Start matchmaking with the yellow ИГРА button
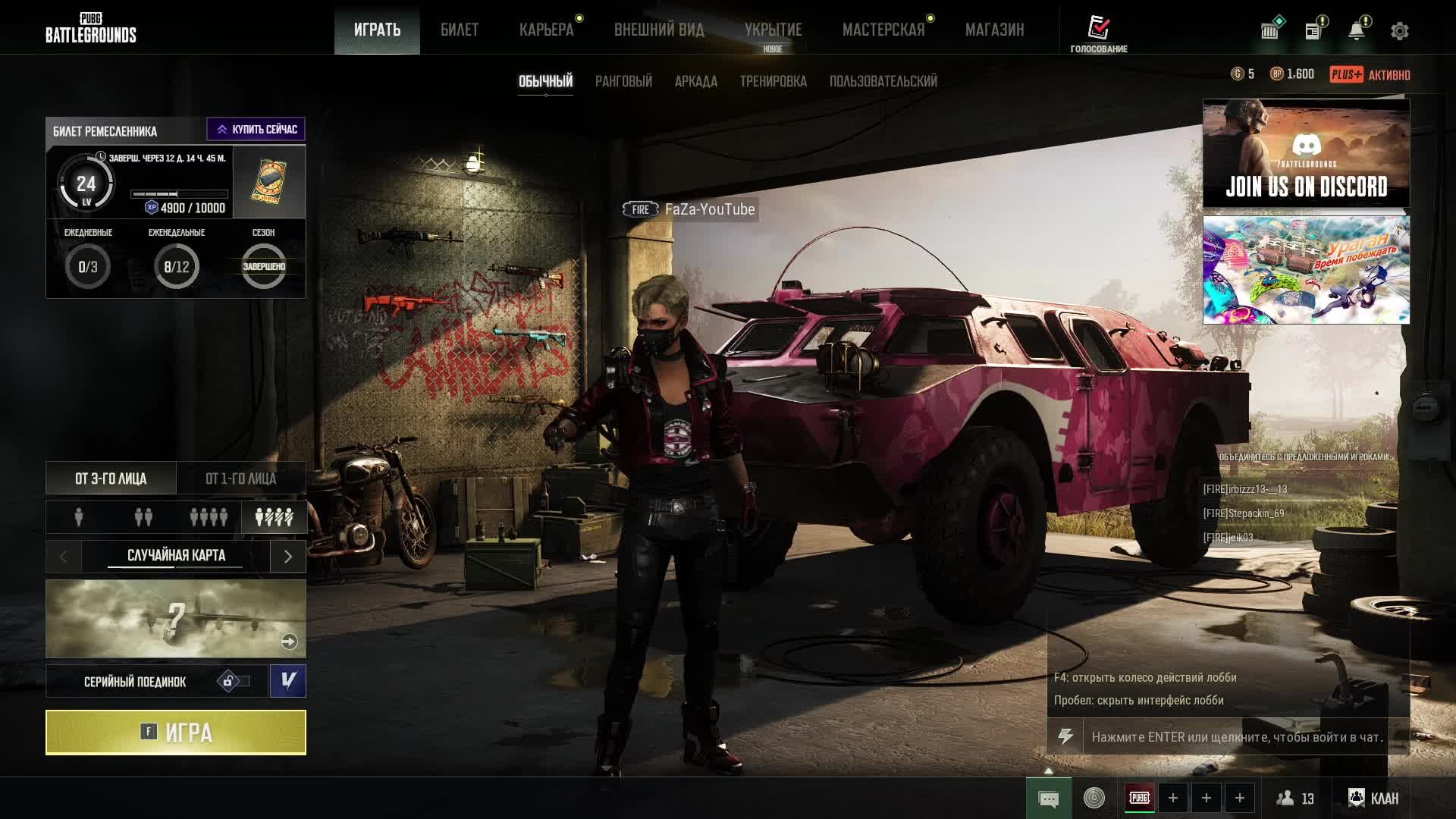Viewport: 1456px width, 819px height. click(176, 733)
